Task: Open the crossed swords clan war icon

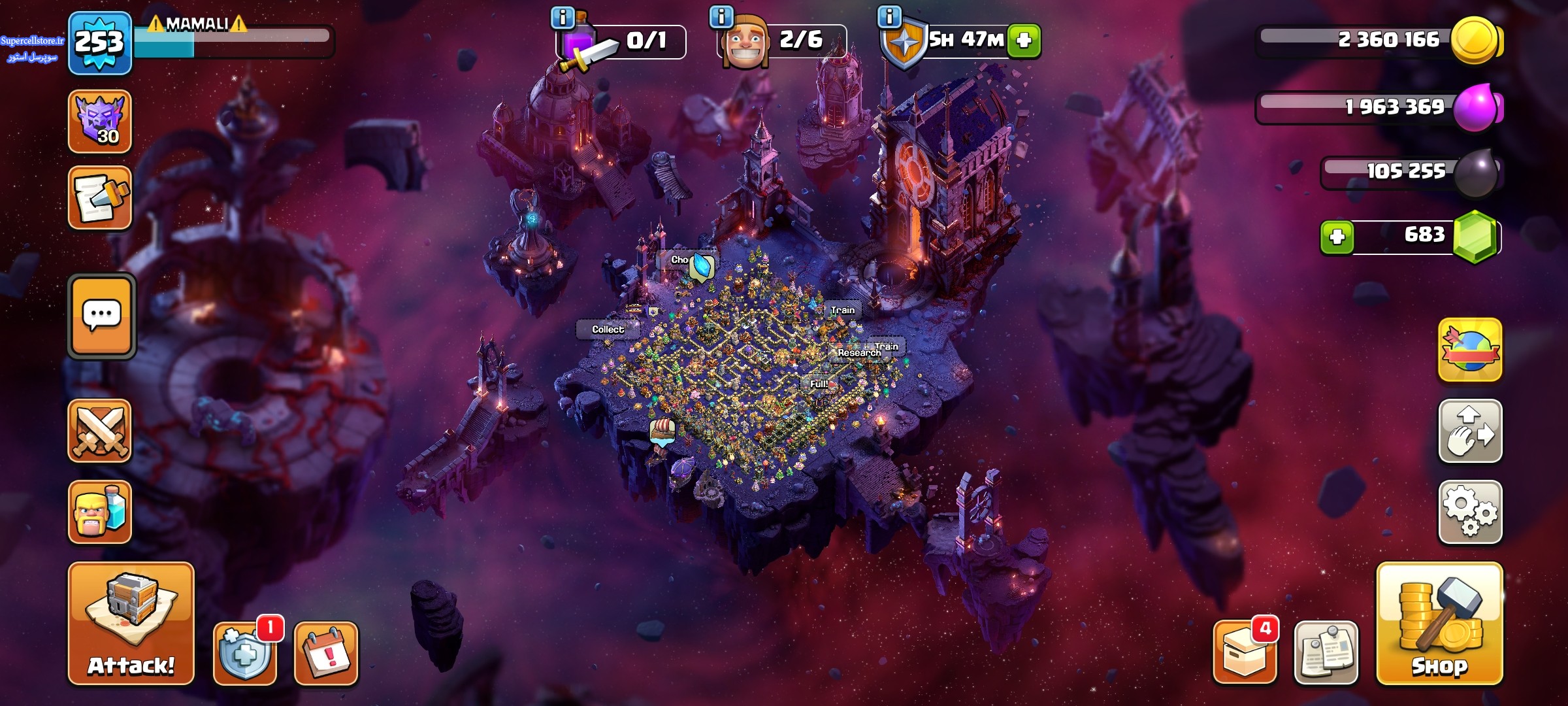Action: [x=100, y=431]
